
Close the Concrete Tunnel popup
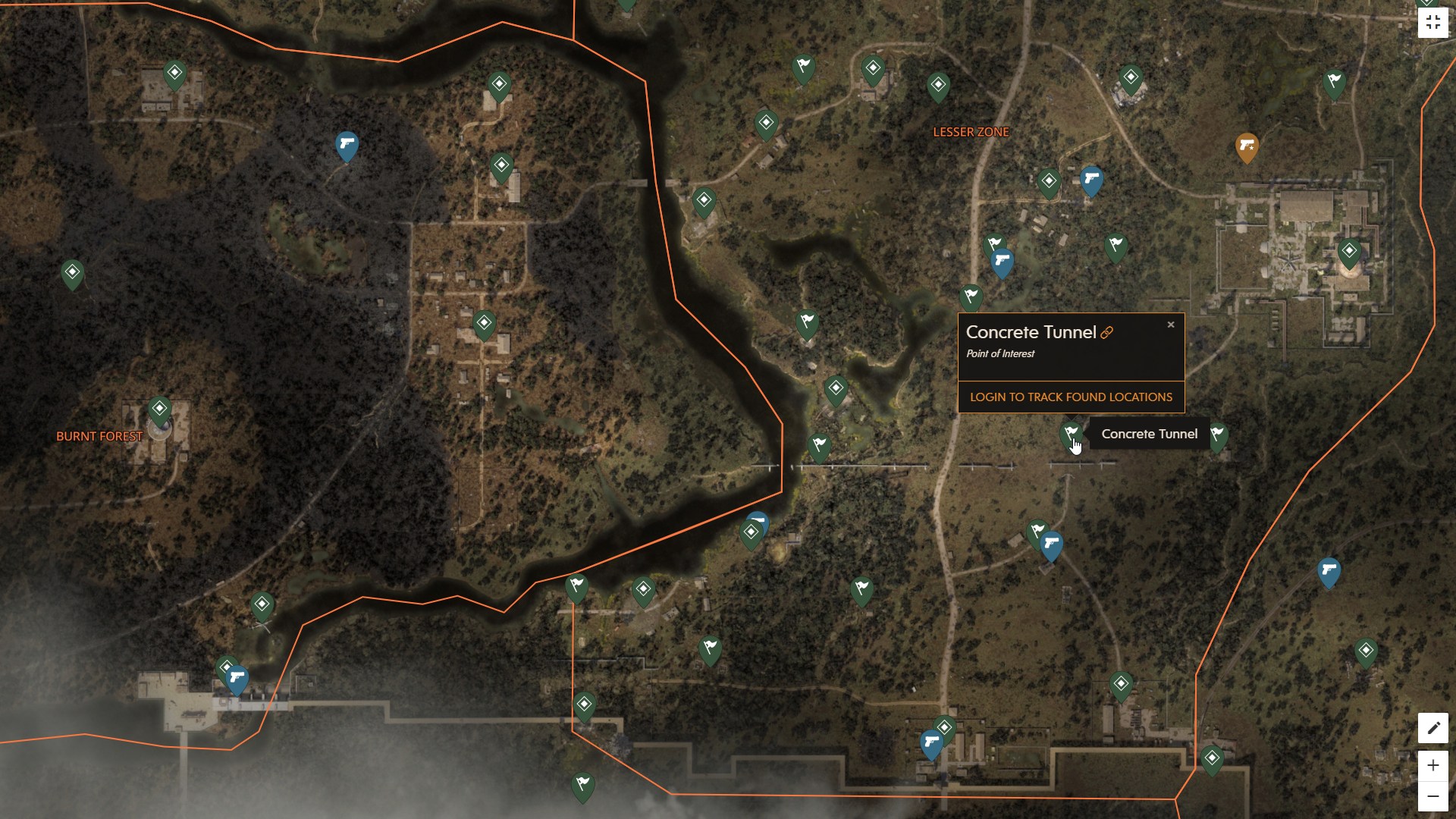(x=1170, y=325)
